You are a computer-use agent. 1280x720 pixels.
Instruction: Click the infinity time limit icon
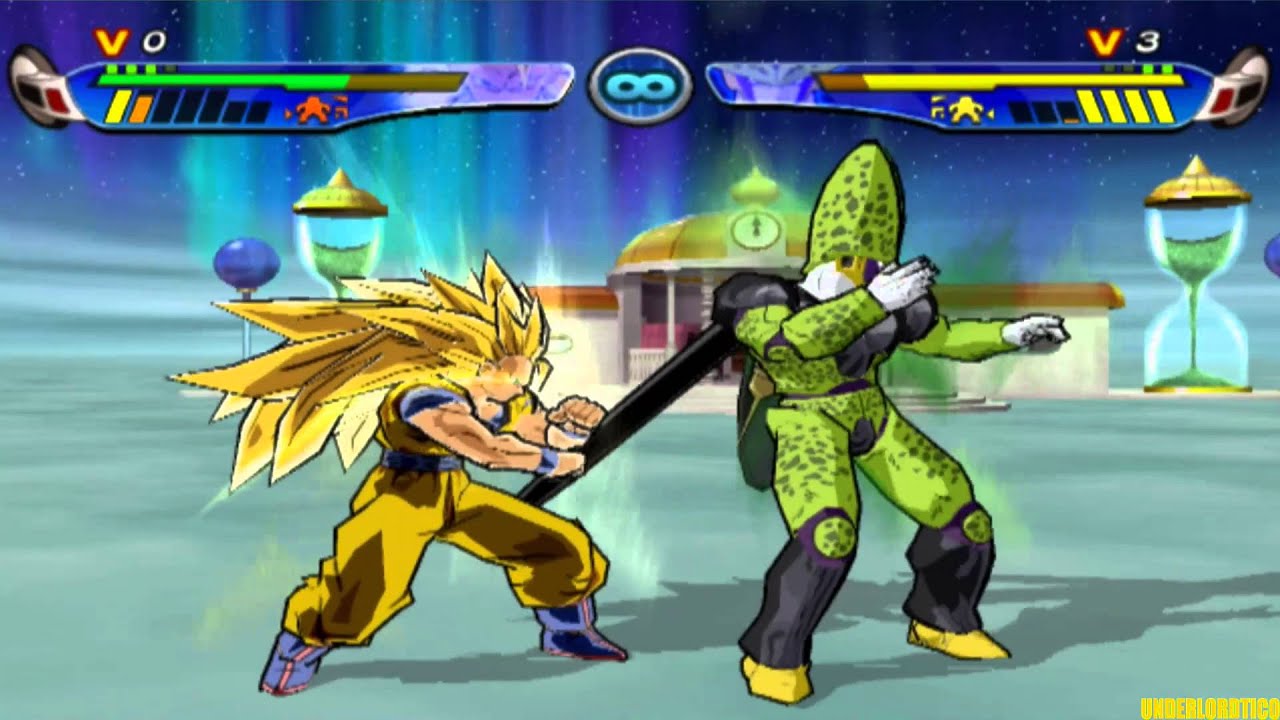640,87
